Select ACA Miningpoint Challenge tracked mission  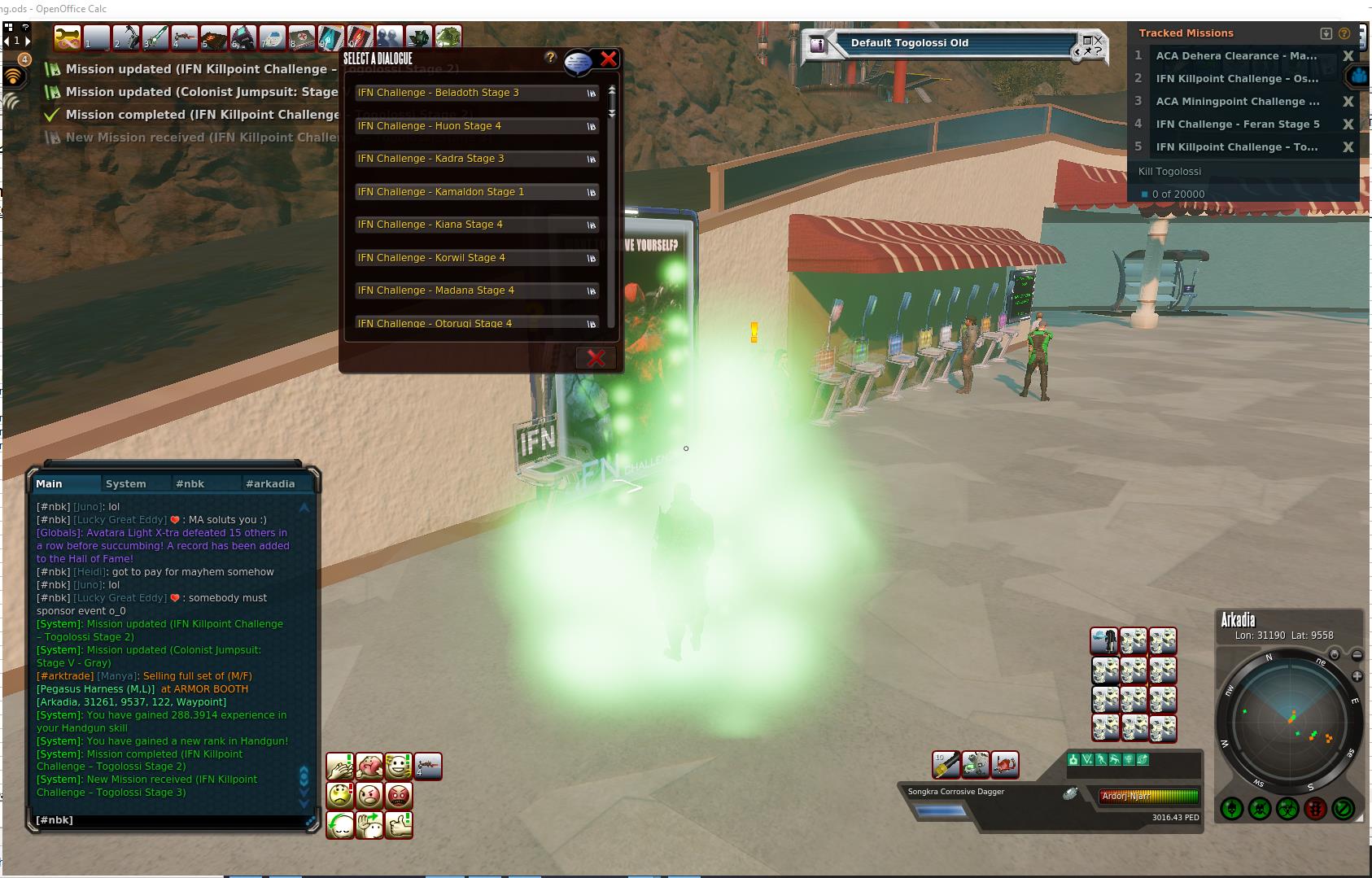tap(1237, 102)
